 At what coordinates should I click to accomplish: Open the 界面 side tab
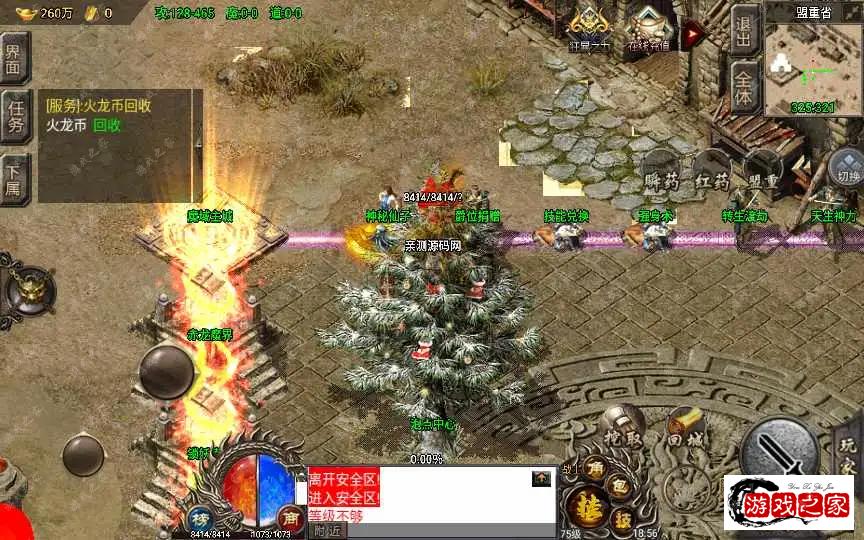point(16,59)
